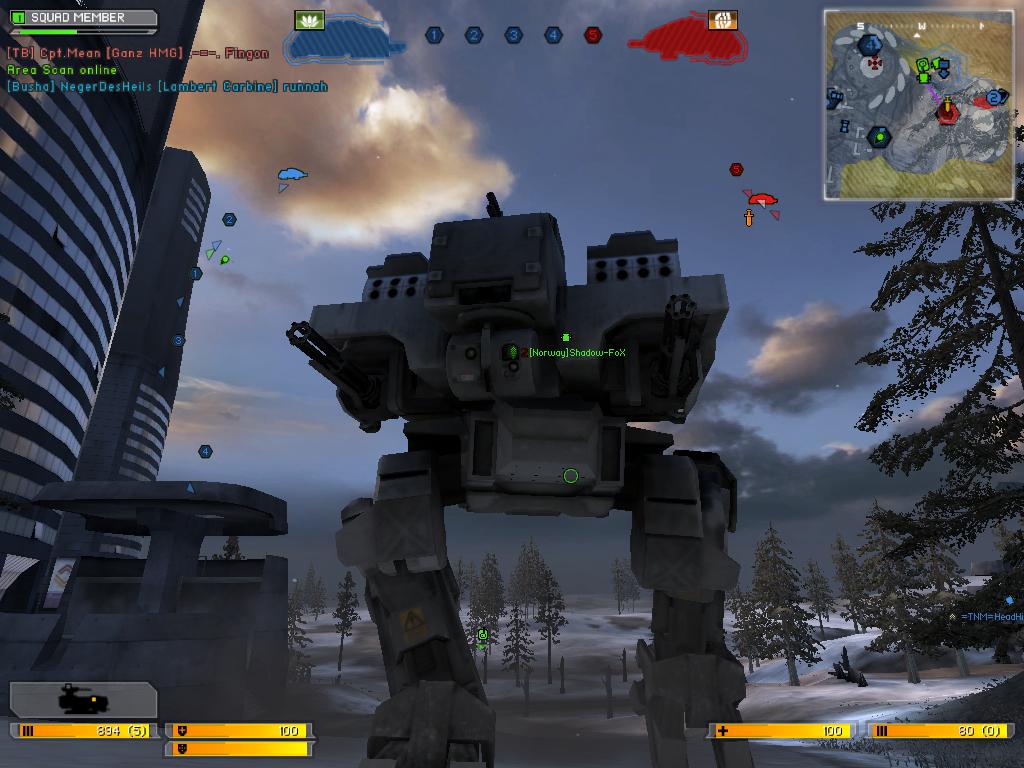Click Cpt.Mean kill feed entry

(x=138, y=53)
